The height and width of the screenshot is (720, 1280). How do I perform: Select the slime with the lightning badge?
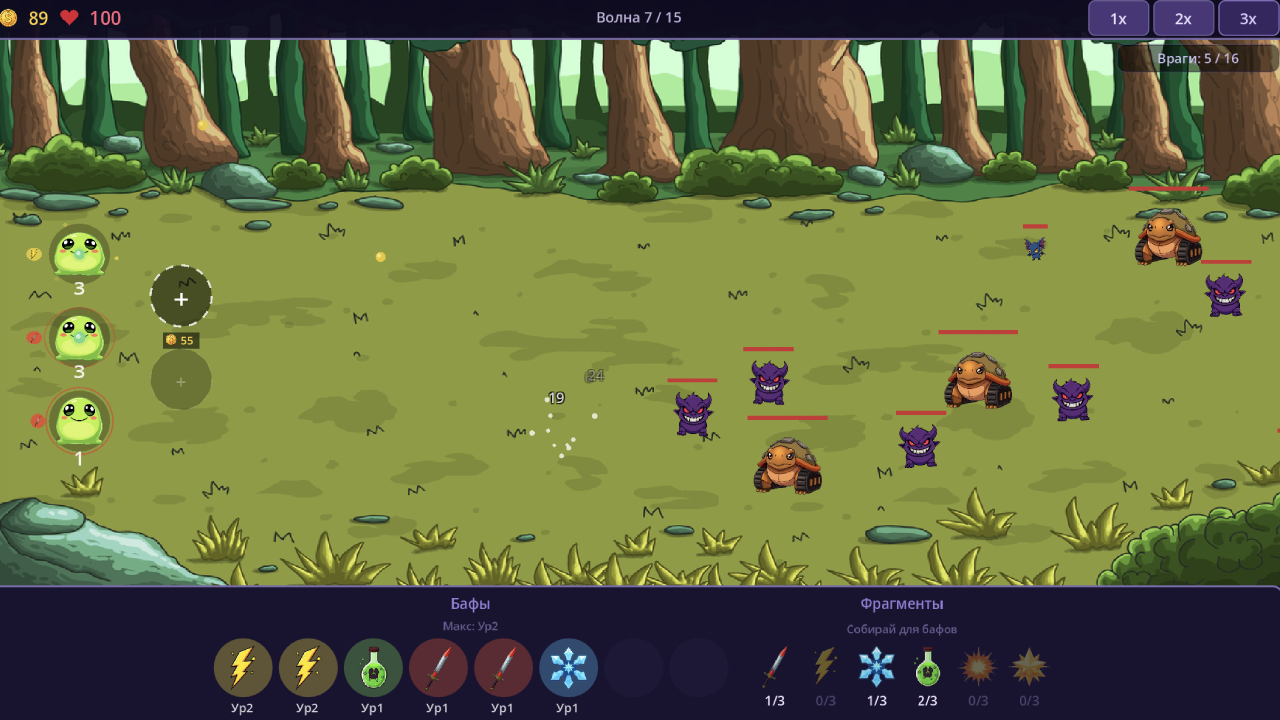click(79, 252)
